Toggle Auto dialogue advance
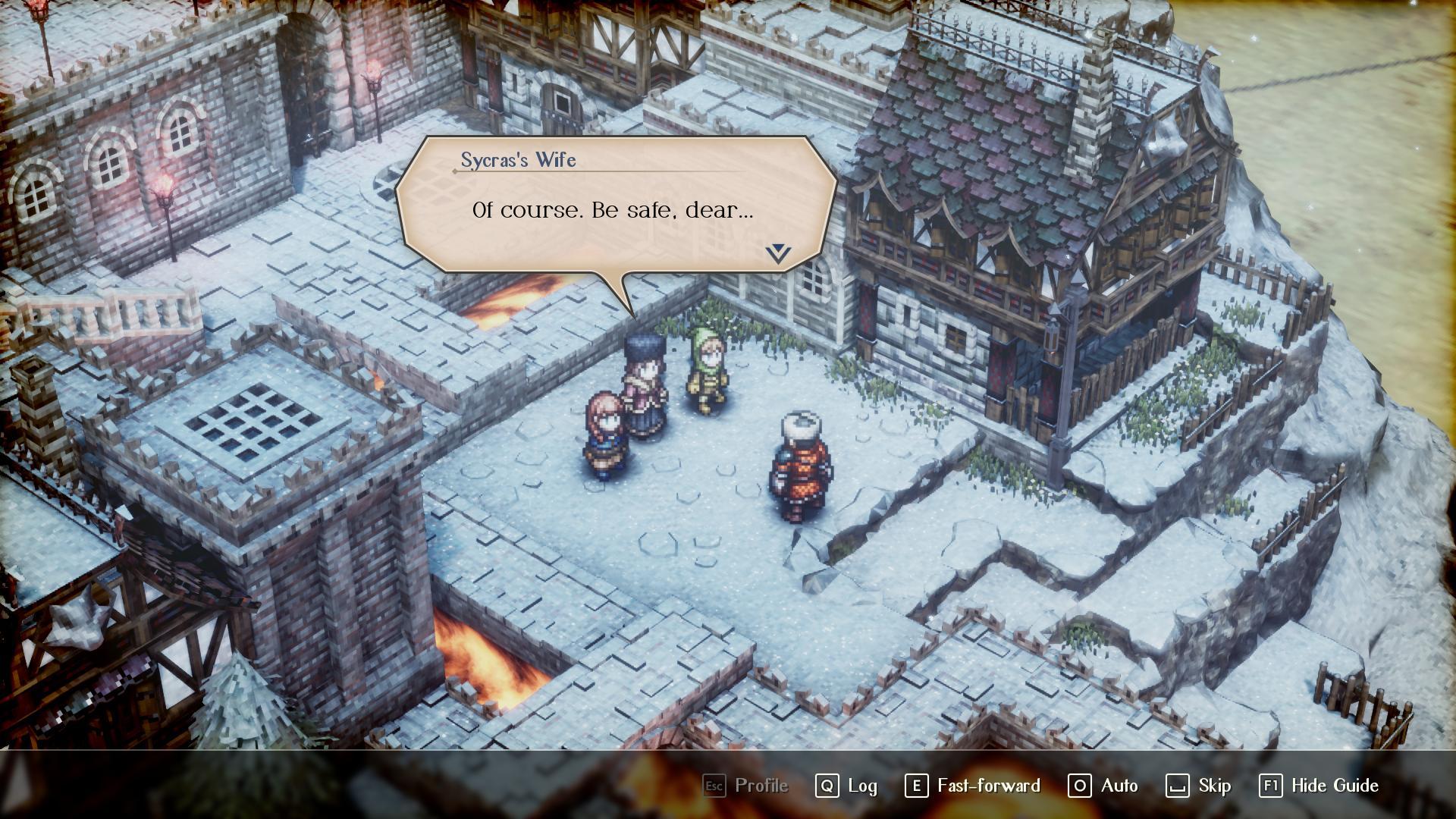 coord(1103,786)
